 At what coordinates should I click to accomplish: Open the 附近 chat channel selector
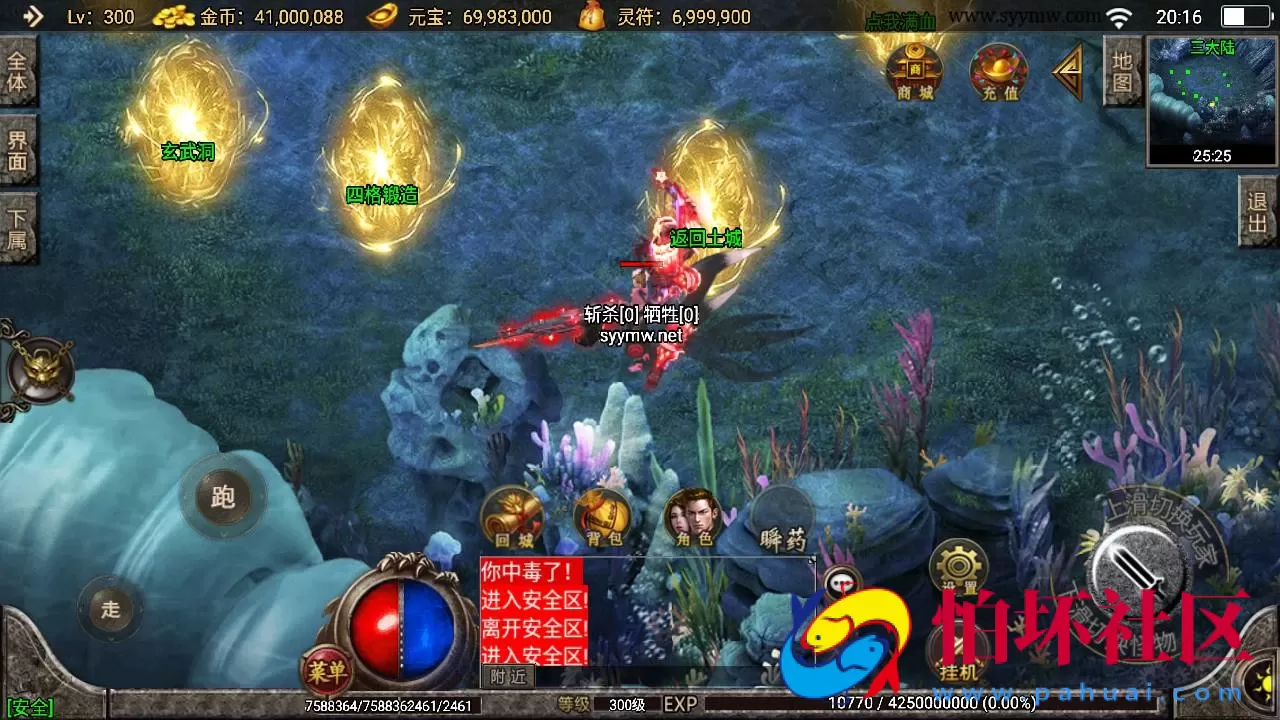coord(508,677)
